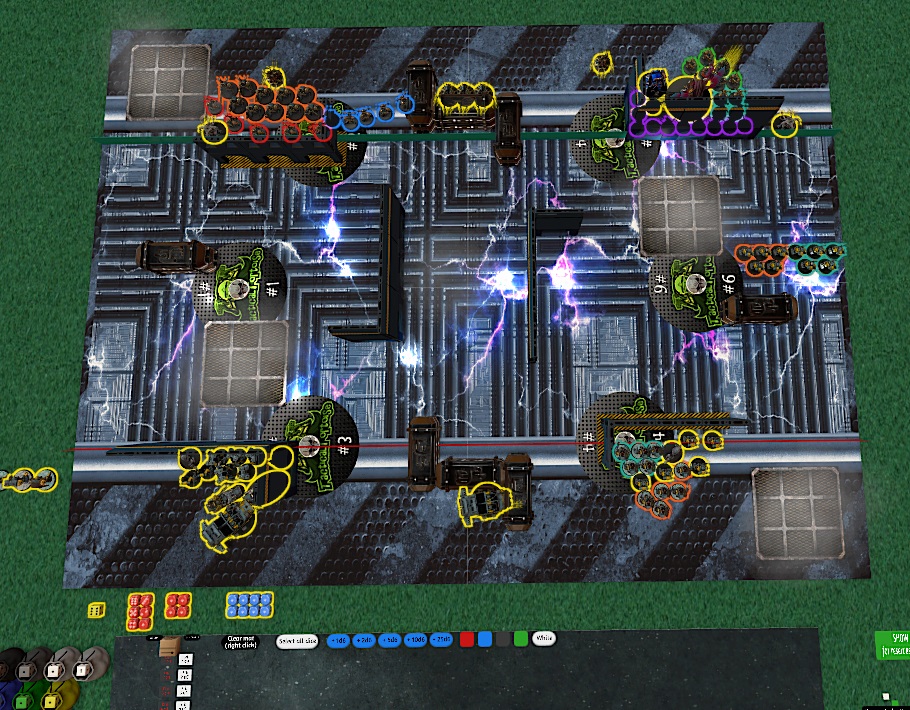910x710 pixels.
Task: Add two dice with +2d6
Action: pos(364,639)
